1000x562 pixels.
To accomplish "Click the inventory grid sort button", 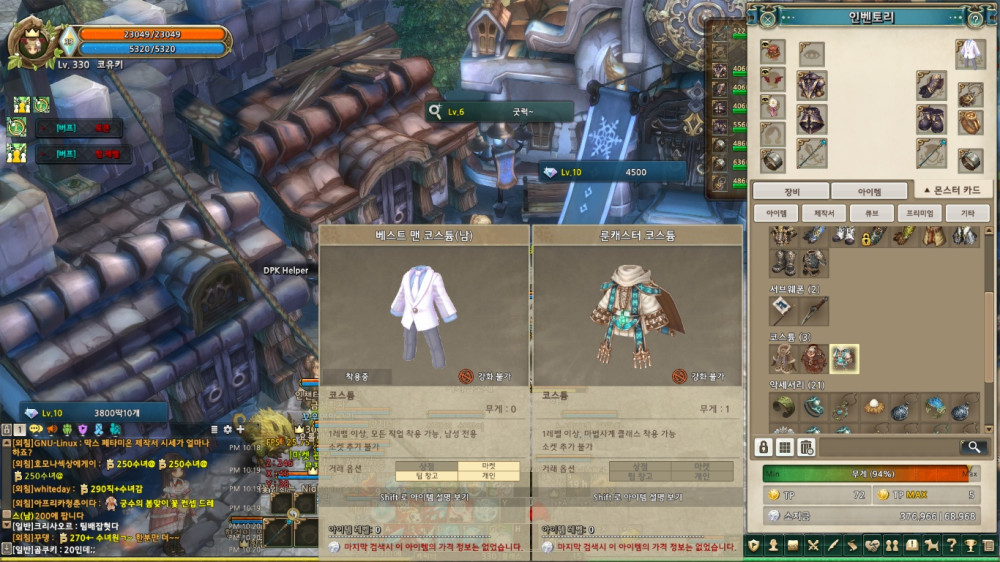I will coord(785,447).
